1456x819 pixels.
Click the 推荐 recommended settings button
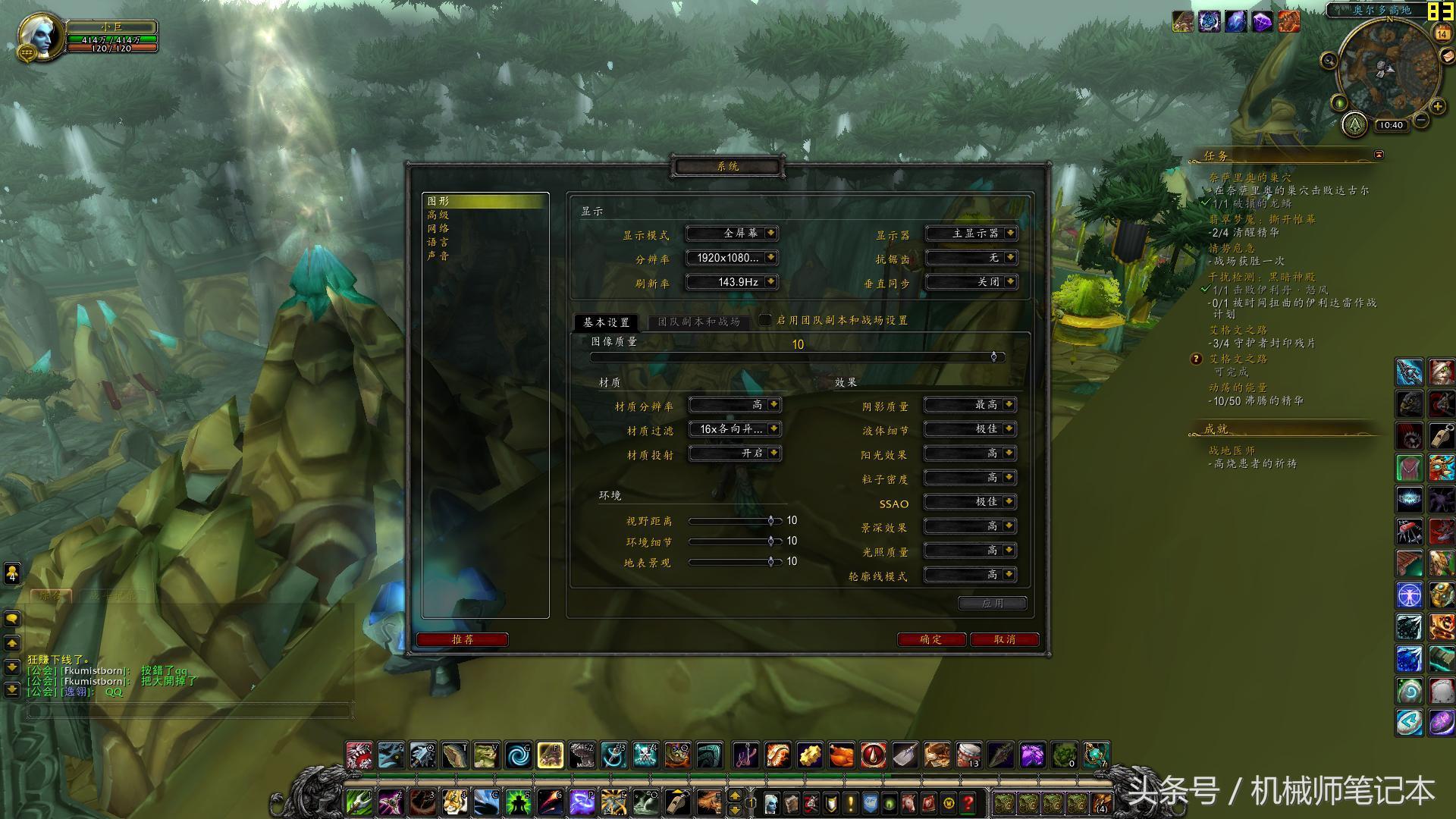pyautogui.click(x=462, y=640)
